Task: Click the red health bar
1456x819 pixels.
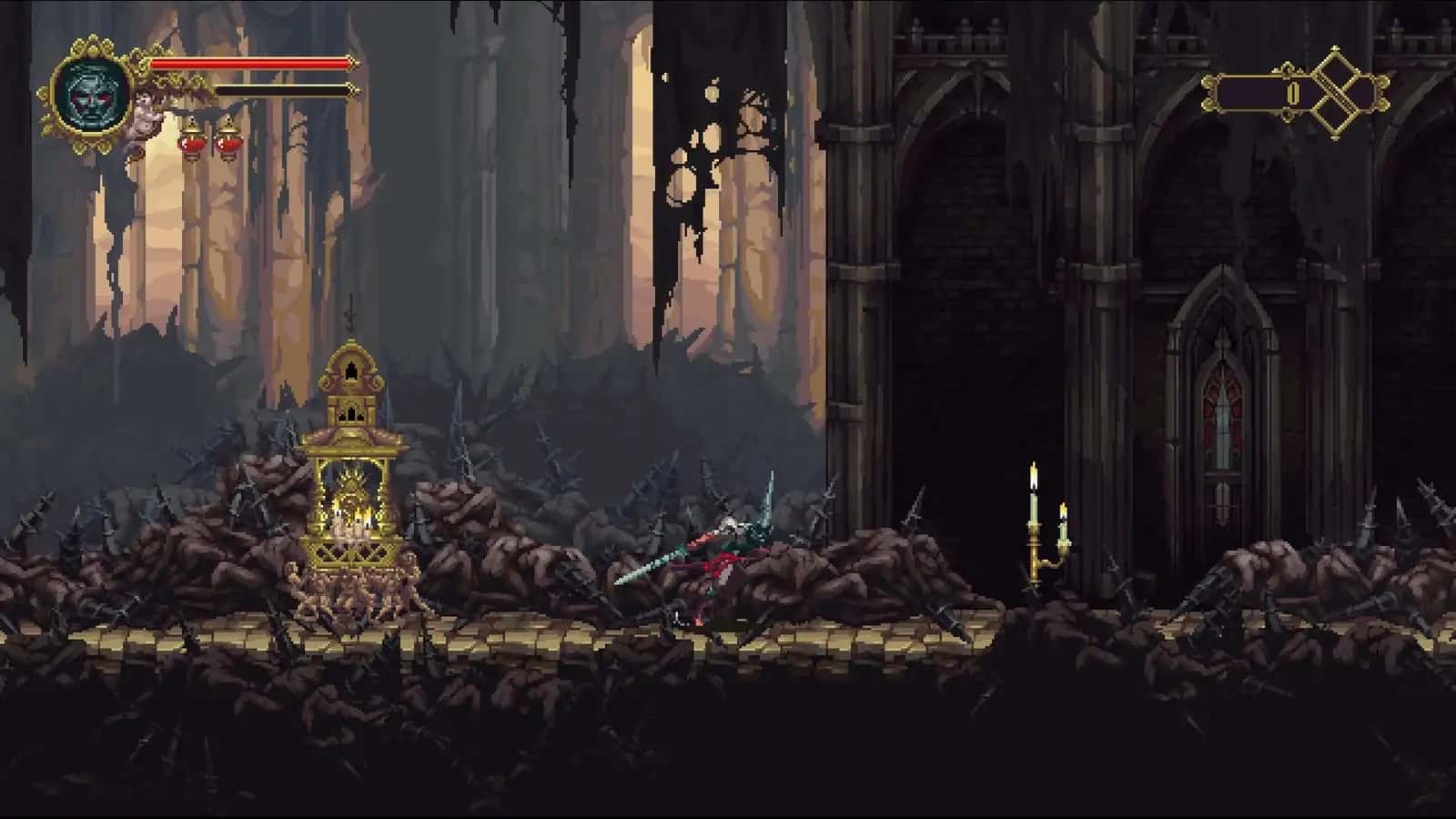Action: tap(250, 65)
